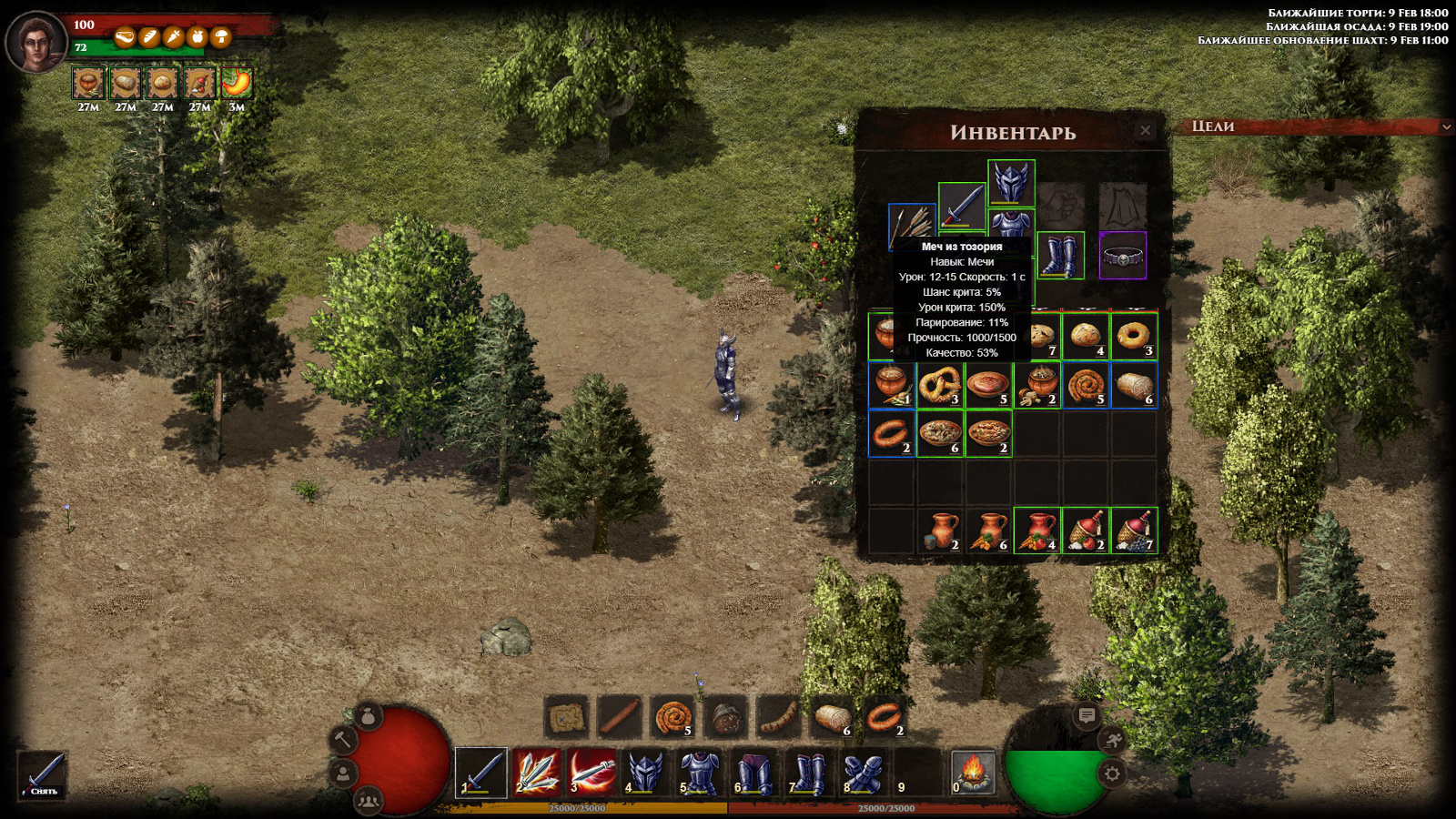Viewport: 1456px width, 819px height.
Task: Open game settings with the gear icon
Action: 1112,773
